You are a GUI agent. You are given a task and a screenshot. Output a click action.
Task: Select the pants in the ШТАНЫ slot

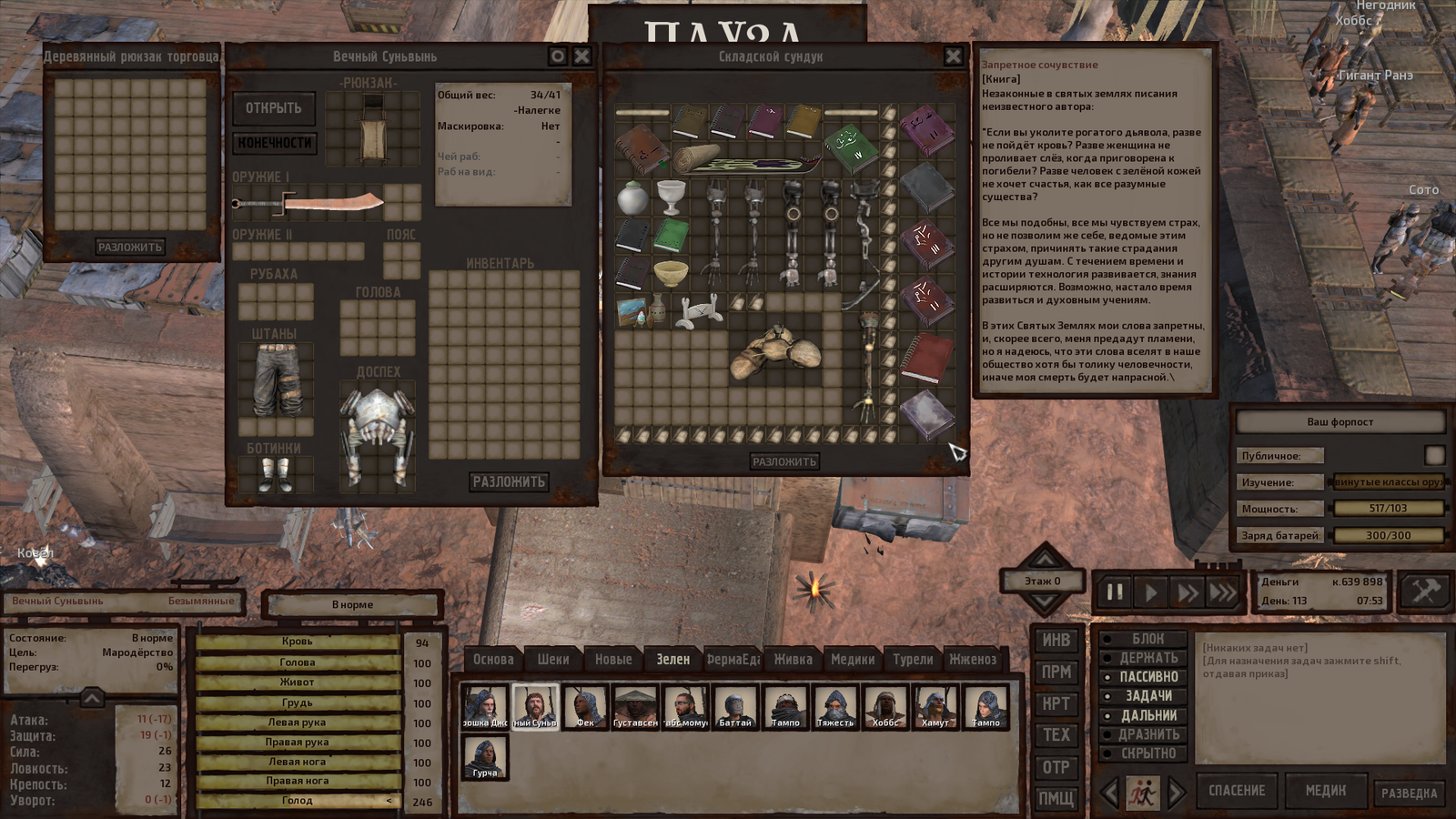pos(276,380)
